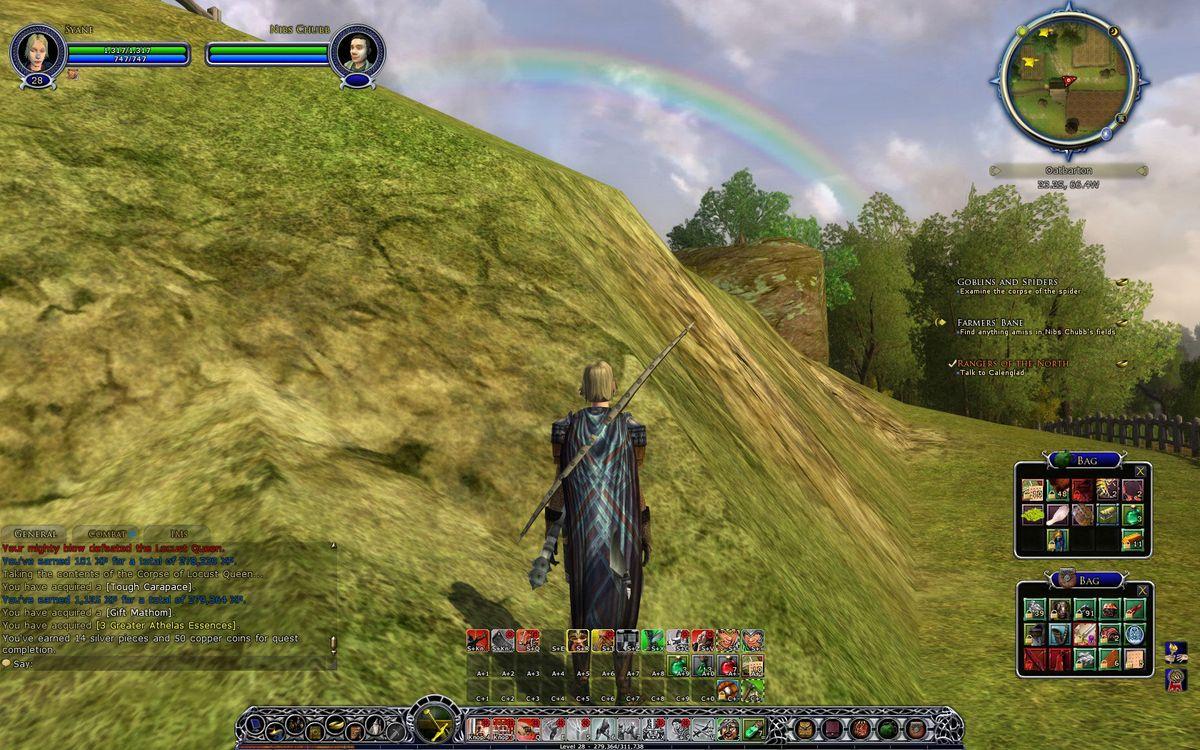Open the General chat tab
The image size is (1200, 750).
click(x=34, y=534)
